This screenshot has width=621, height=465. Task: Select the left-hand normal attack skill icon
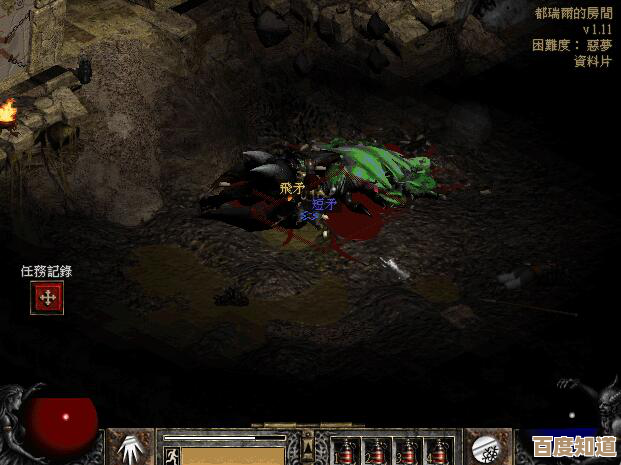coord(130,447)
